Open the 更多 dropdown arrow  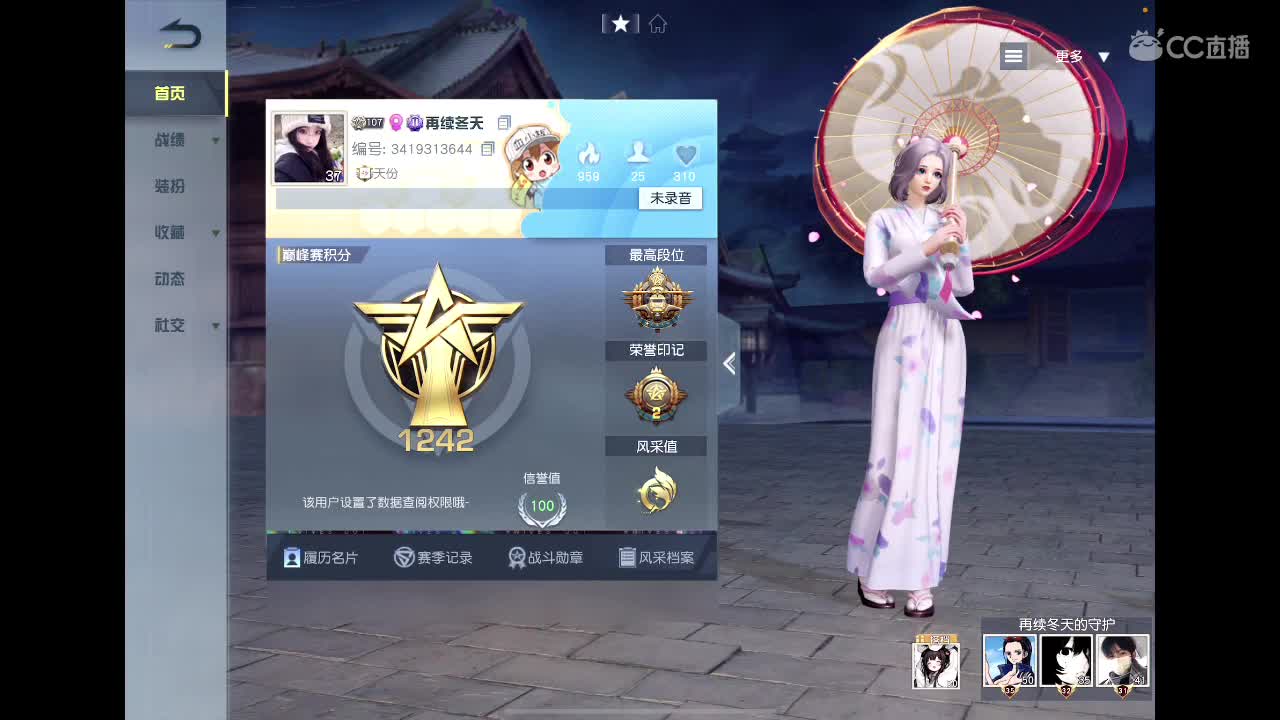coord(1104,57)
